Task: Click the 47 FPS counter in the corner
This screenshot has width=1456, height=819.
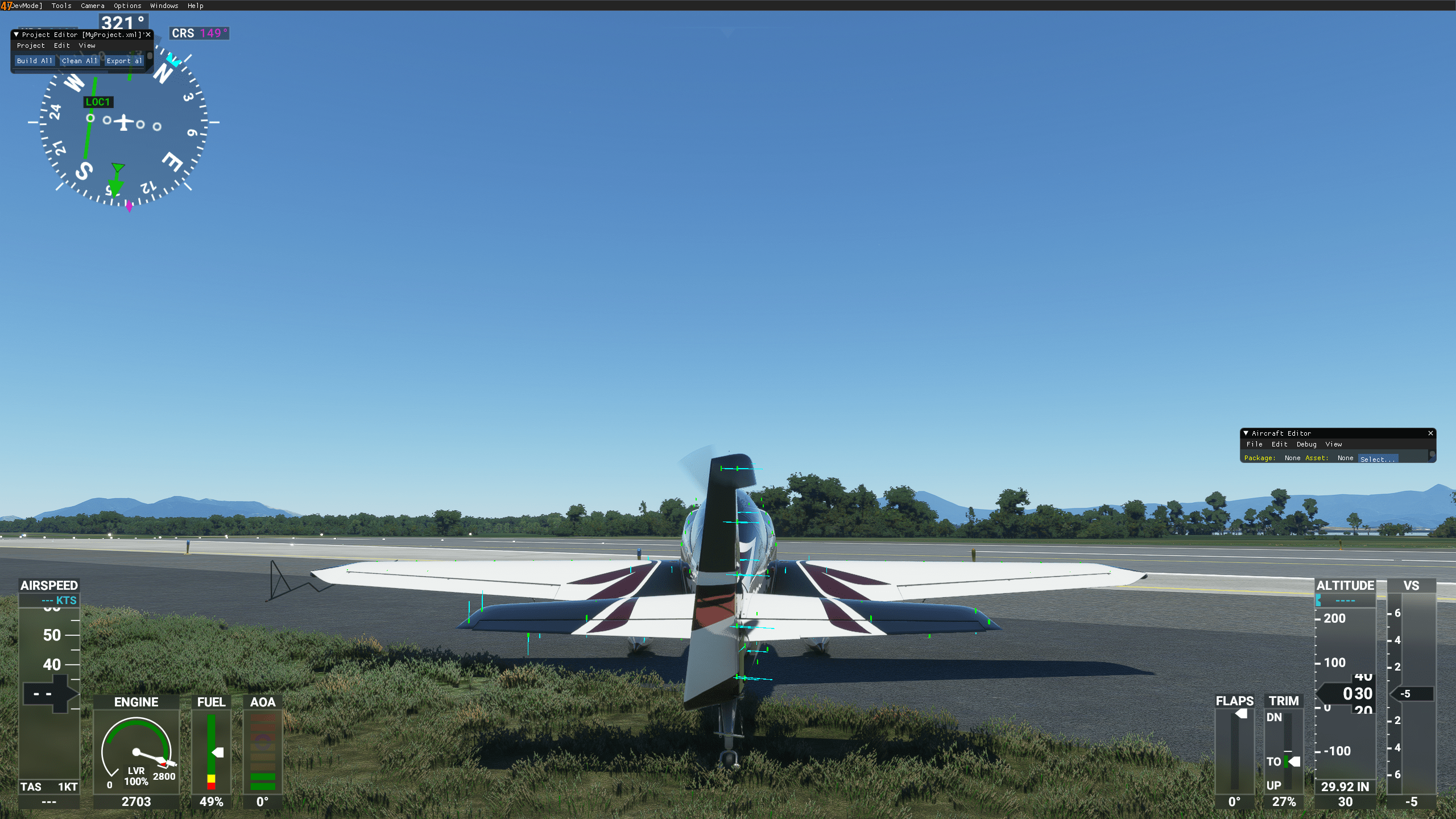Action: point(7,5)
